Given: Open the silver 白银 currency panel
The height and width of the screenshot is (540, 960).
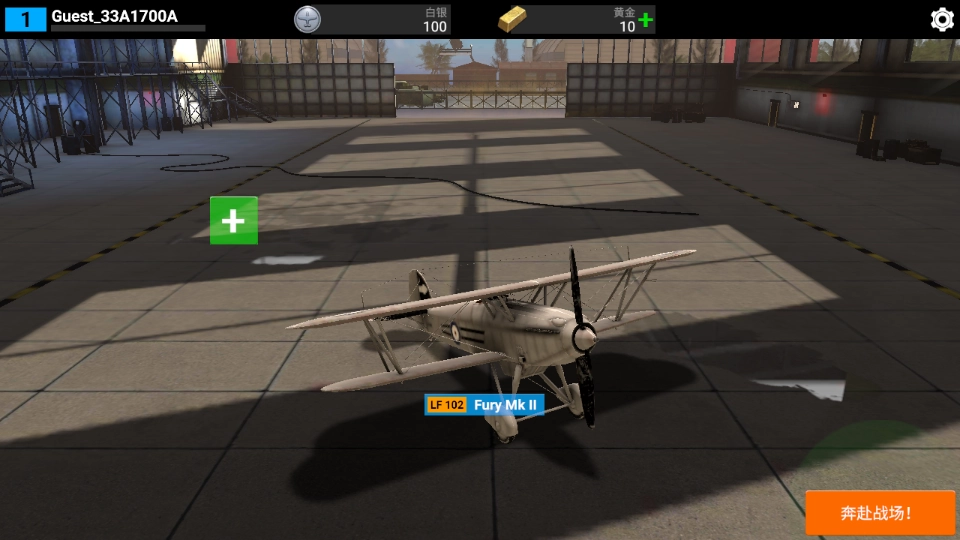Looking at the screenshot, I should [x=372, y=19].
